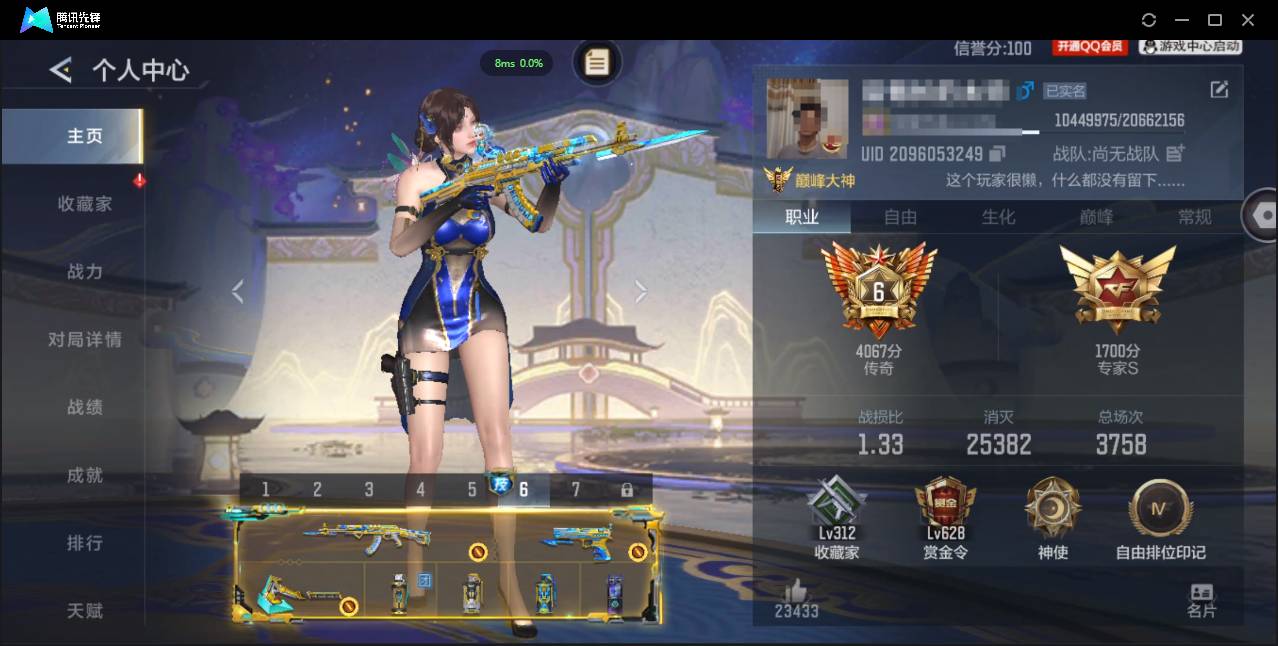
Task: Click the edit profile pencil icon
Action: 1219,90
